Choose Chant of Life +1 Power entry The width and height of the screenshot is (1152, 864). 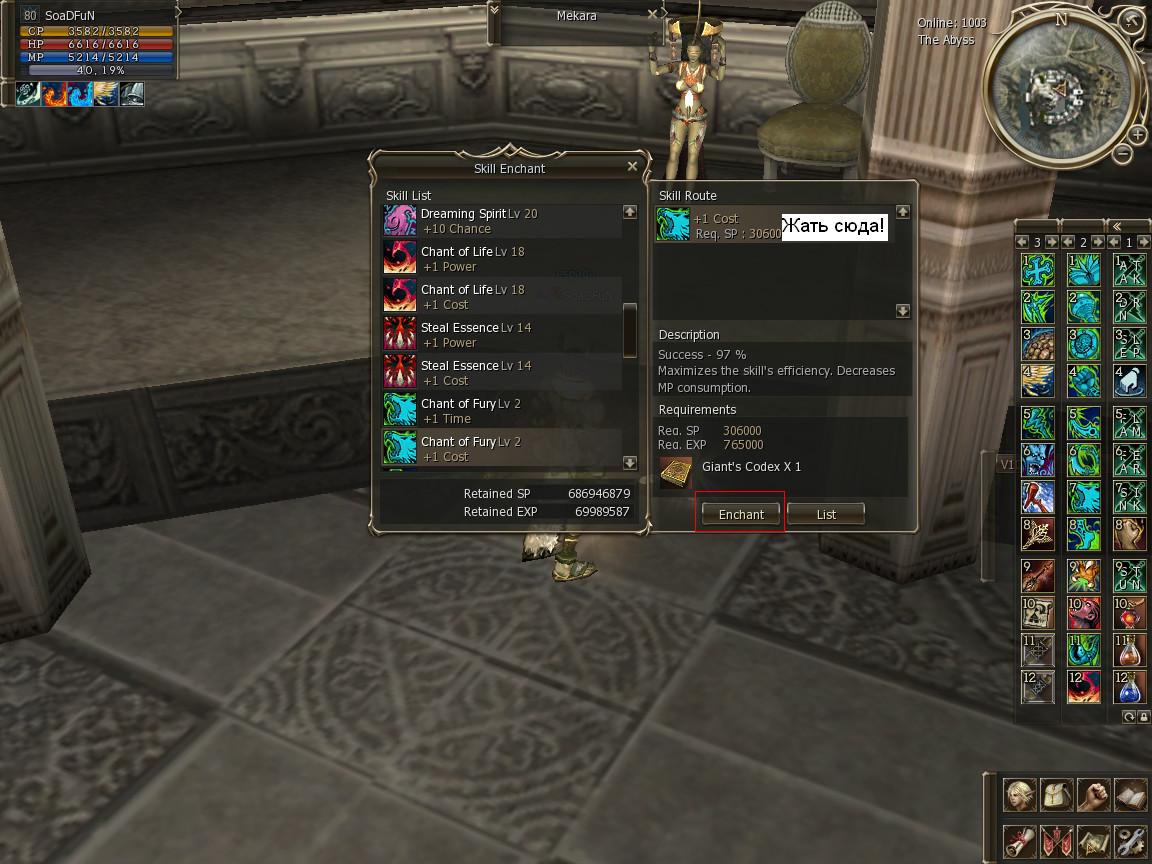tap(500, 259)
